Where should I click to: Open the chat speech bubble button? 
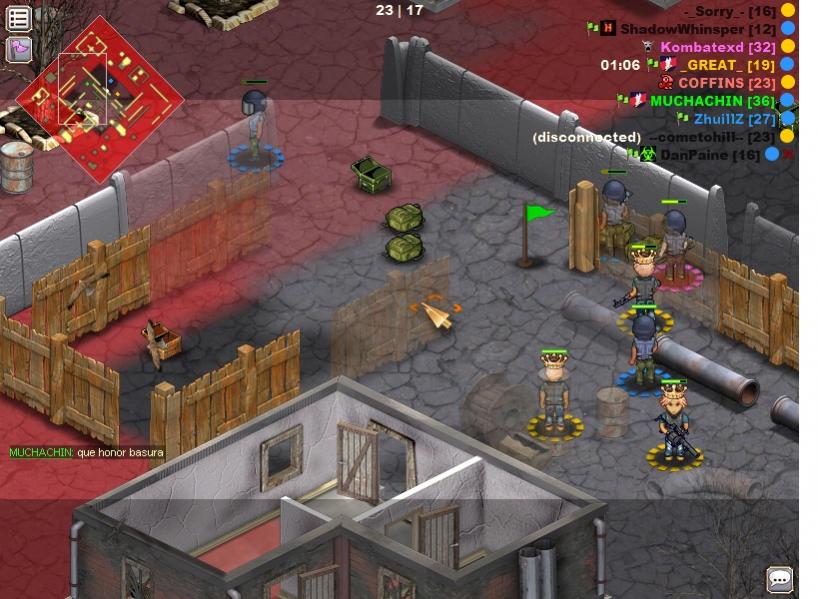779,579
